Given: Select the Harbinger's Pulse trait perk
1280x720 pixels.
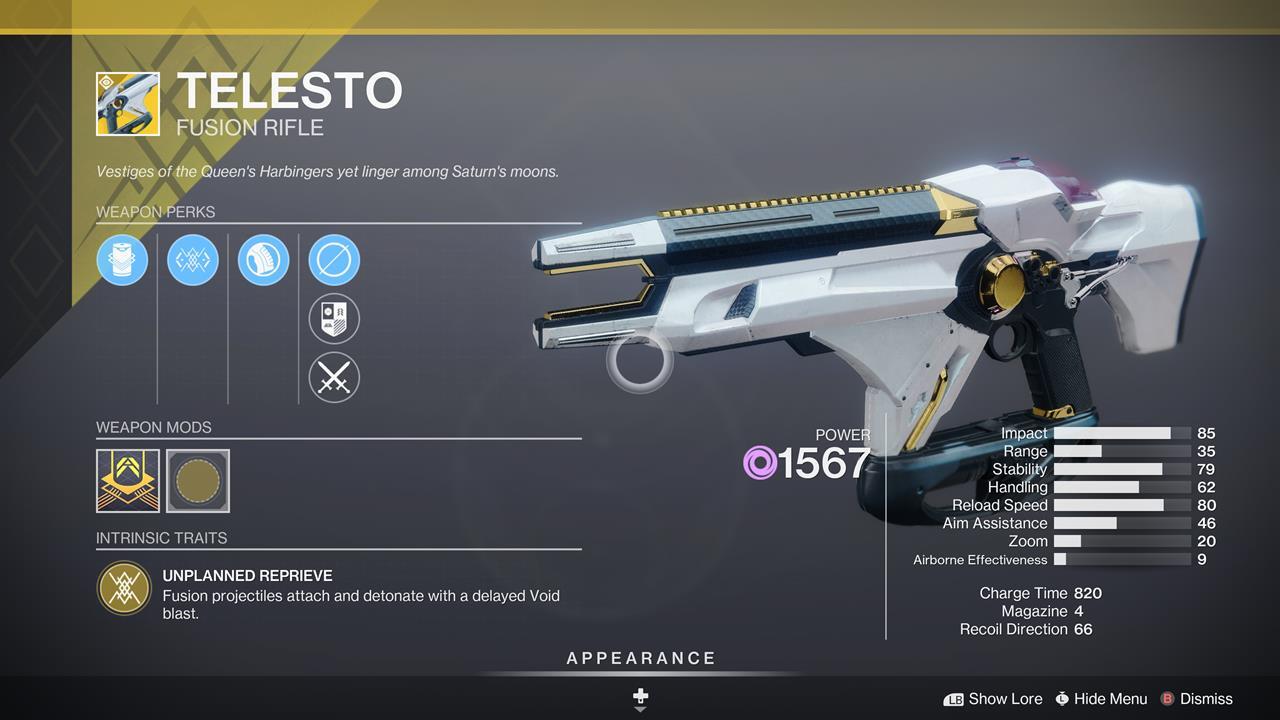Looking at the screenshot, I should 192,260.
